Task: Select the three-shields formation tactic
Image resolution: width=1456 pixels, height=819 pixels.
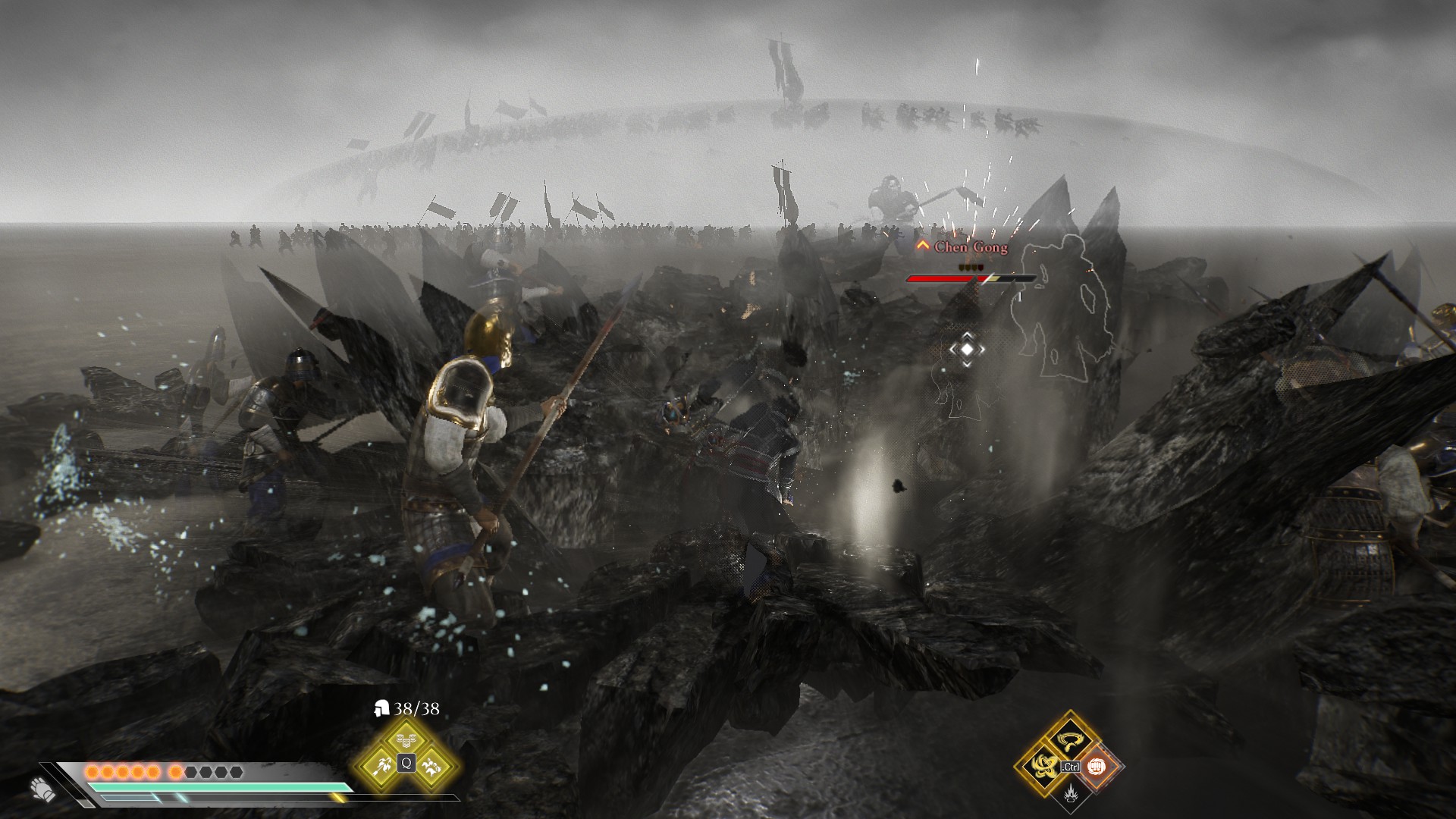Action: pyautogui.click(x=406, y=739)
